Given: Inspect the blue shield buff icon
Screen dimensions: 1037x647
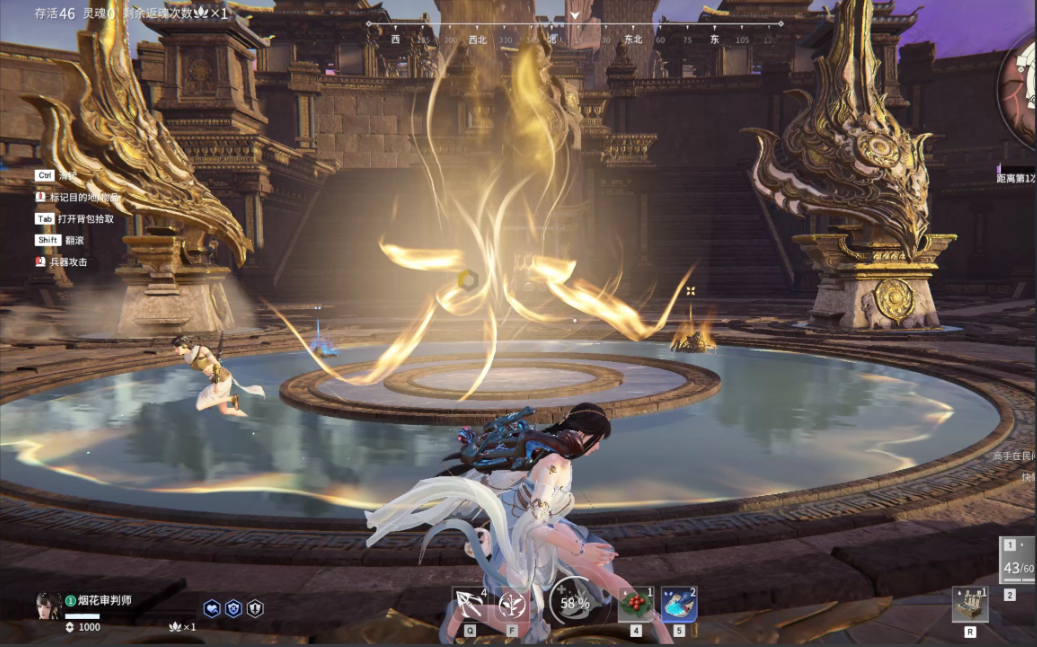Looking at the screenshot, I should click(233, 608).
